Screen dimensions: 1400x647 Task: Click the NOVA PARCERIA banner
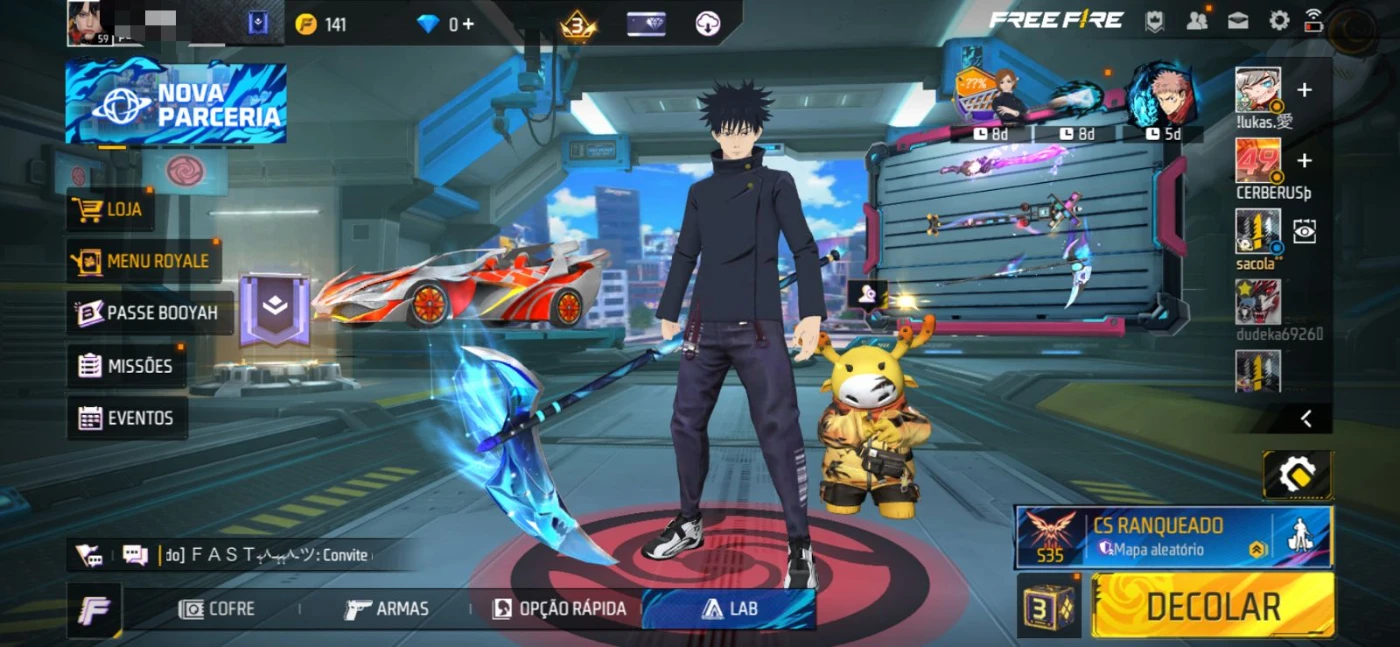click(x=176, y=103)
